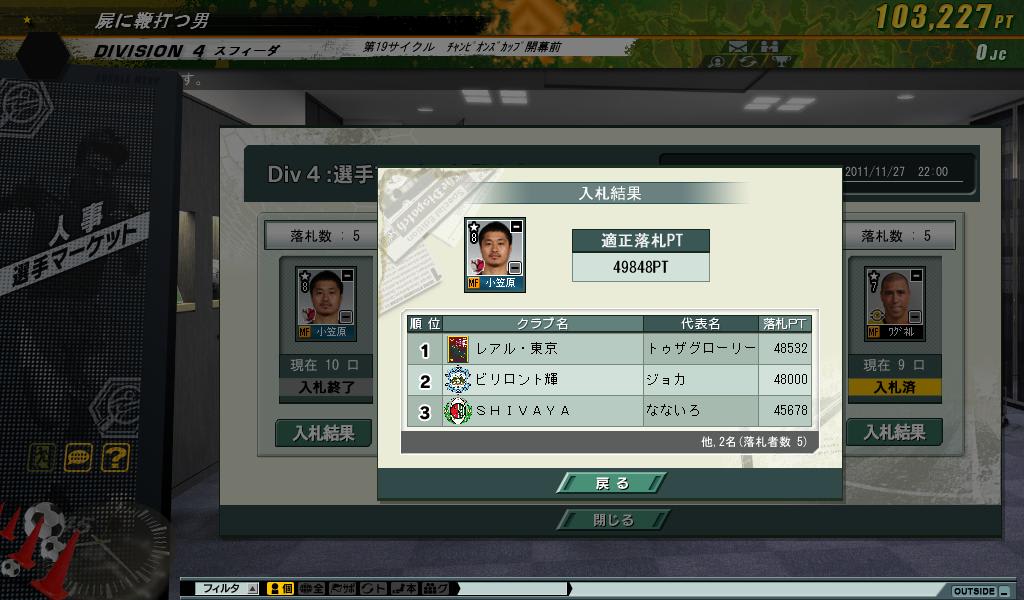This screenshot has height=600, width=1024.
Task: Click the 小笠原 player card in results dialog
Action: point(494,254)
